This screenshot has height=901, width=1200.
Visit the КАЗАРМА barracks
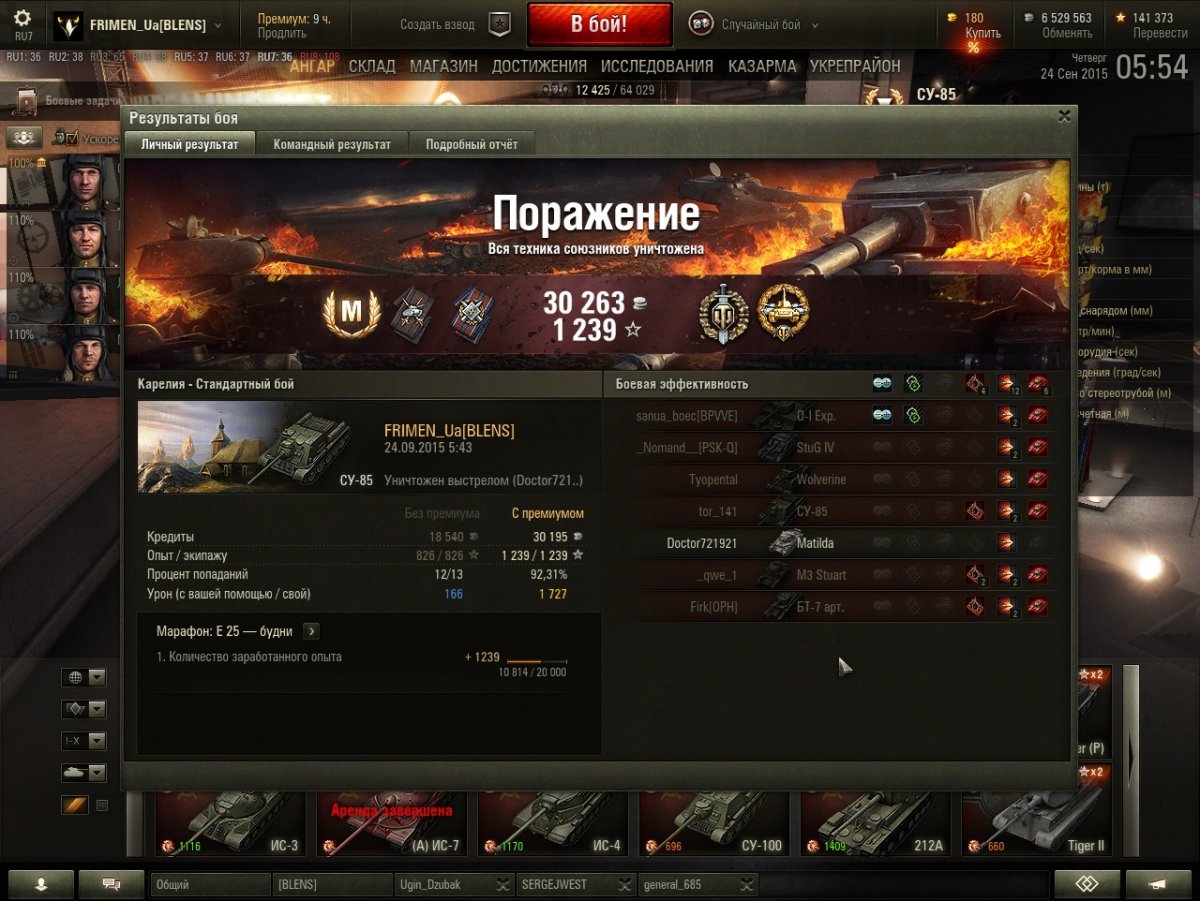click(762, 66)
